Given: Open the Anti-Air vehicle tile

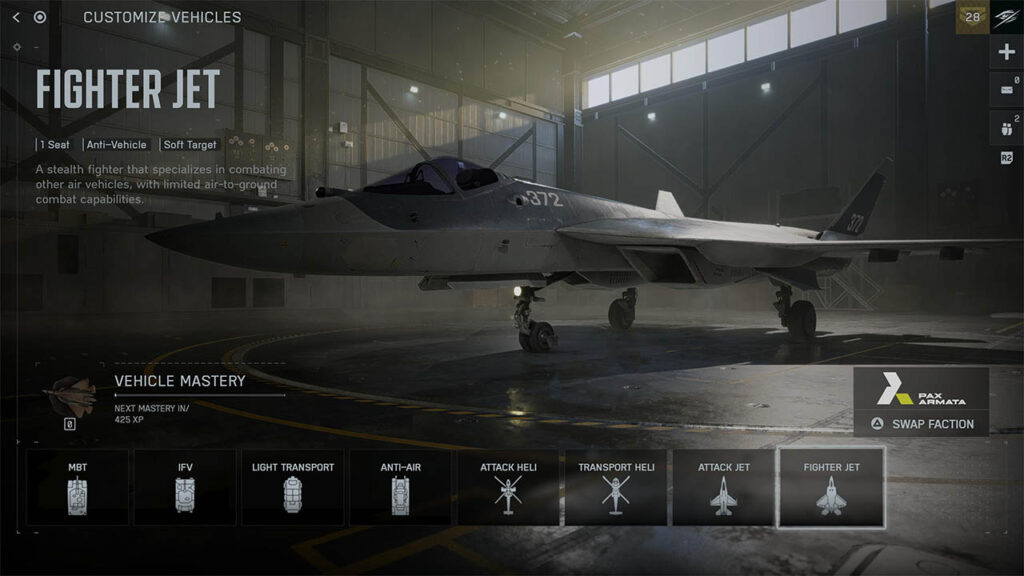Looking at the screenshot, I should [401, 487].
